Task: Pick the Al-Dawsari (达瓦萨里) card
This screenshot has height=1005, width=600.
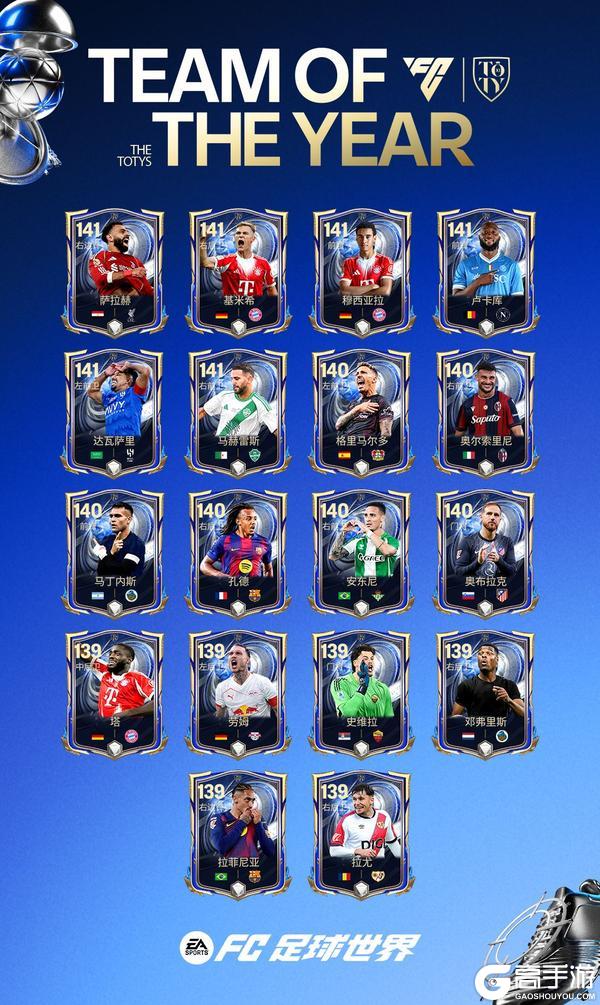Action: click(115, 411)
